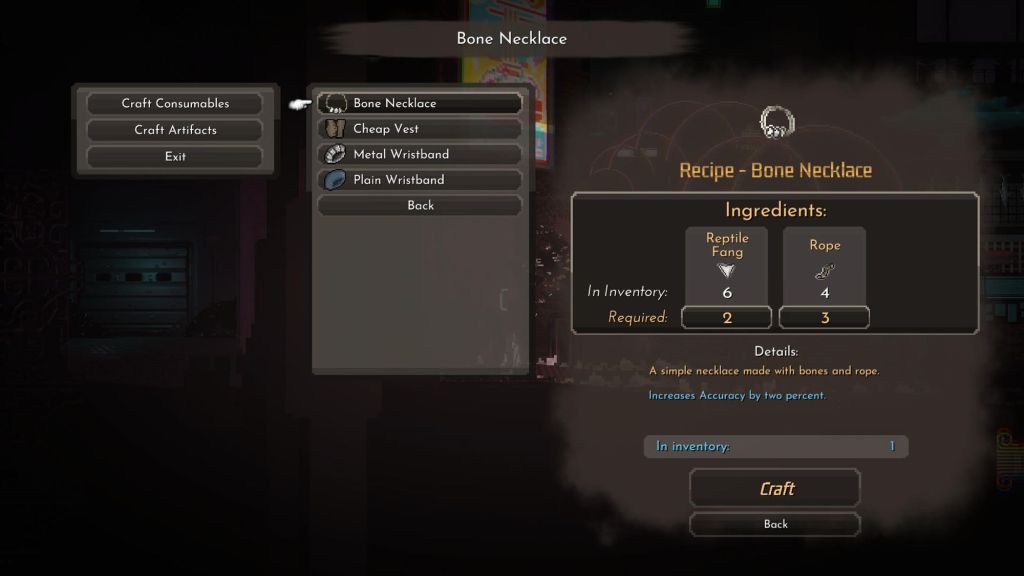Select the Plain Wristband recipe
Screen dimensions: 1024x576
click(420, 180)
